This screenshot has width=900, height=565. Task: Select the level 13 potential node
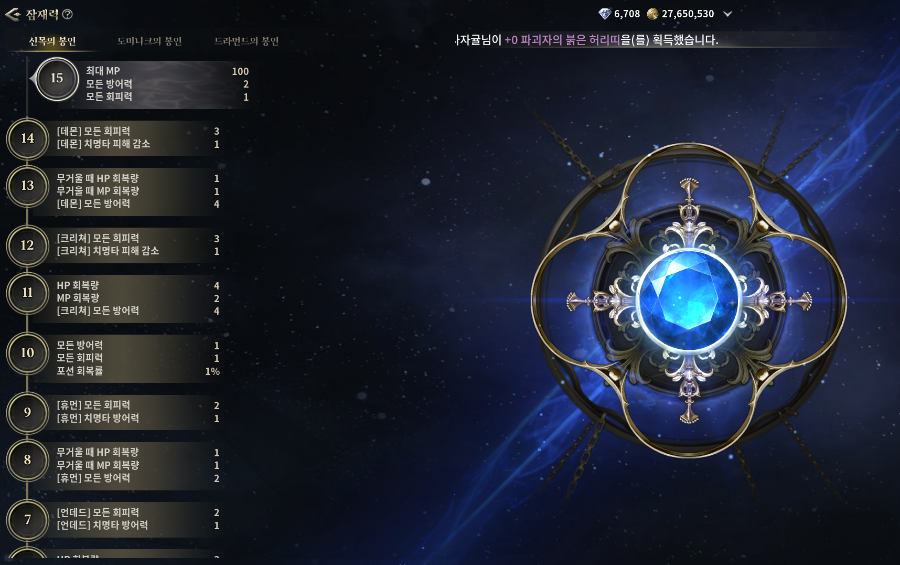point(28,186)
